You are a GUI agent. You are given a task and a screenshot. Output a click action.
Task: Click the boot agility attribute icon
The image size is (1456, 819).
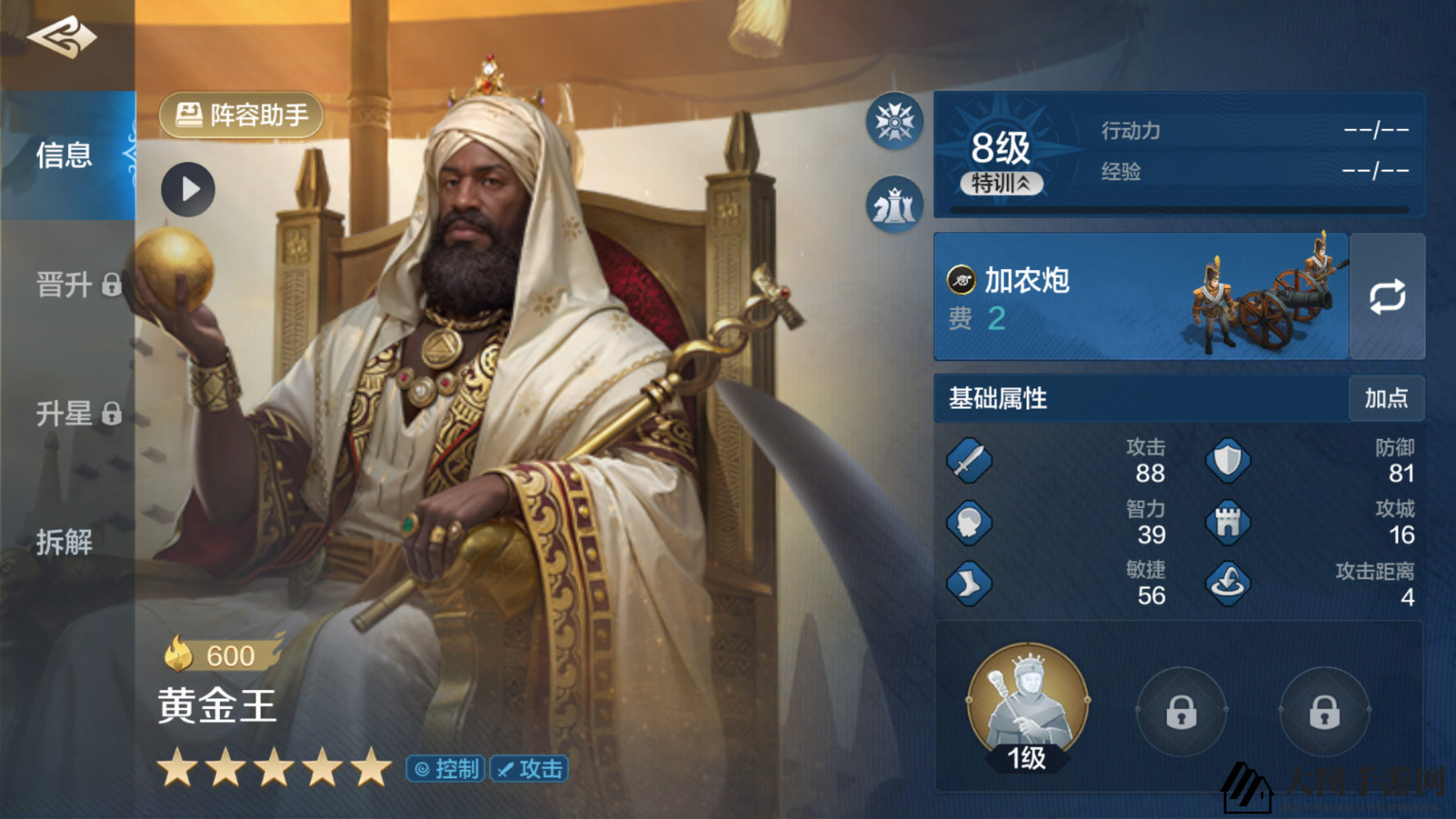point(969,583)
